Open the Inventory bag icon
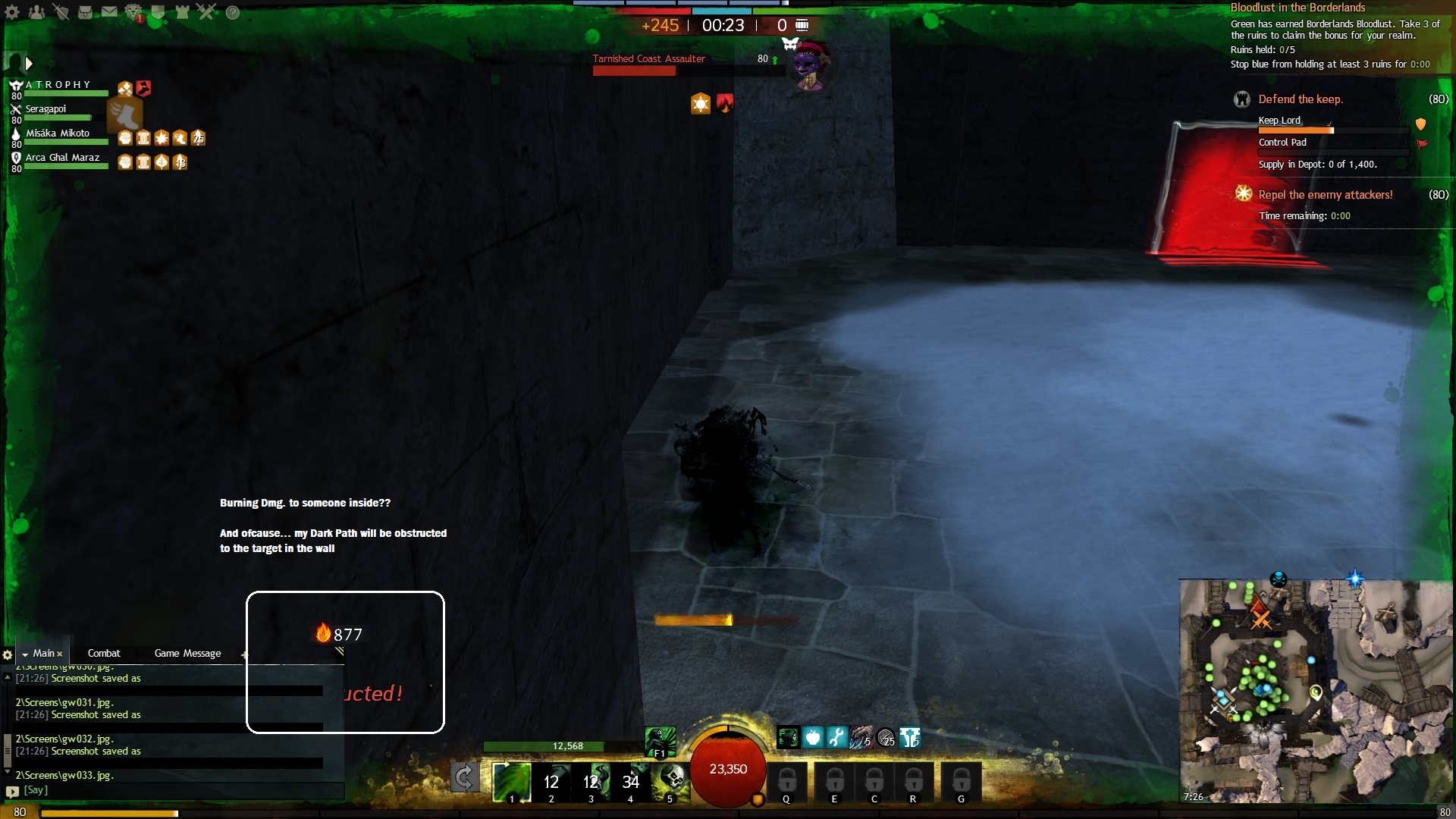 click(x=85, y=12)
